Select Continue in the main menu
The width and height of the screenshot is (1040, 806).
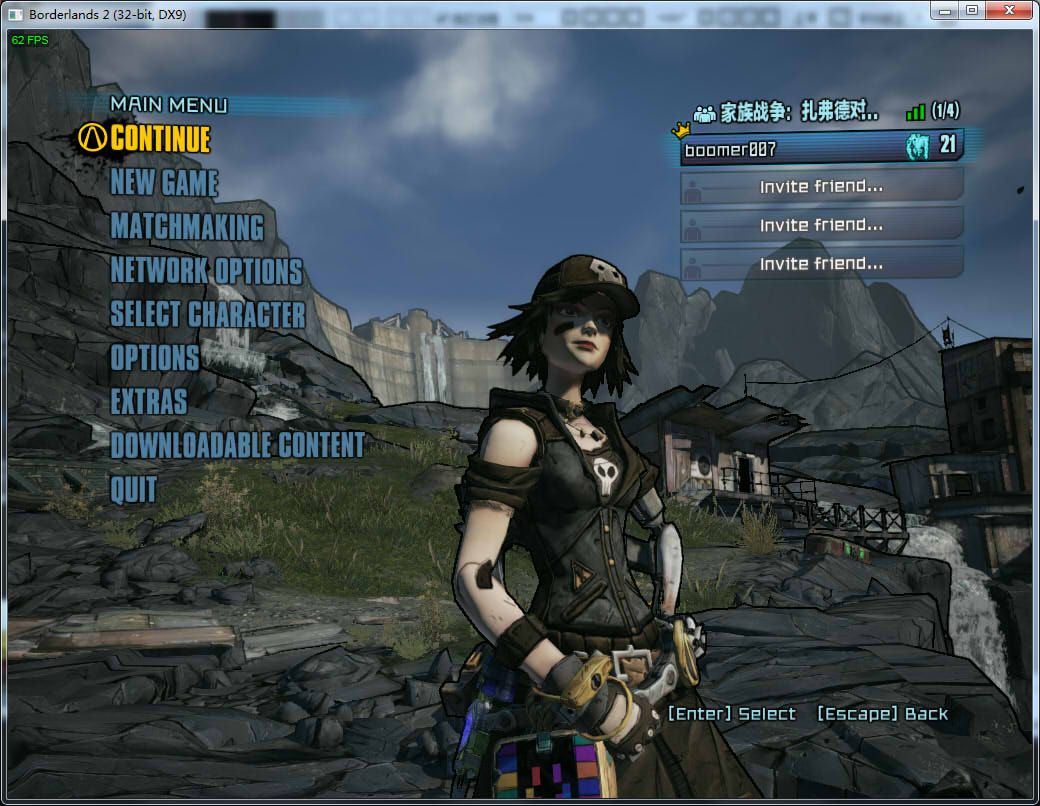click(x=160, y=138)
